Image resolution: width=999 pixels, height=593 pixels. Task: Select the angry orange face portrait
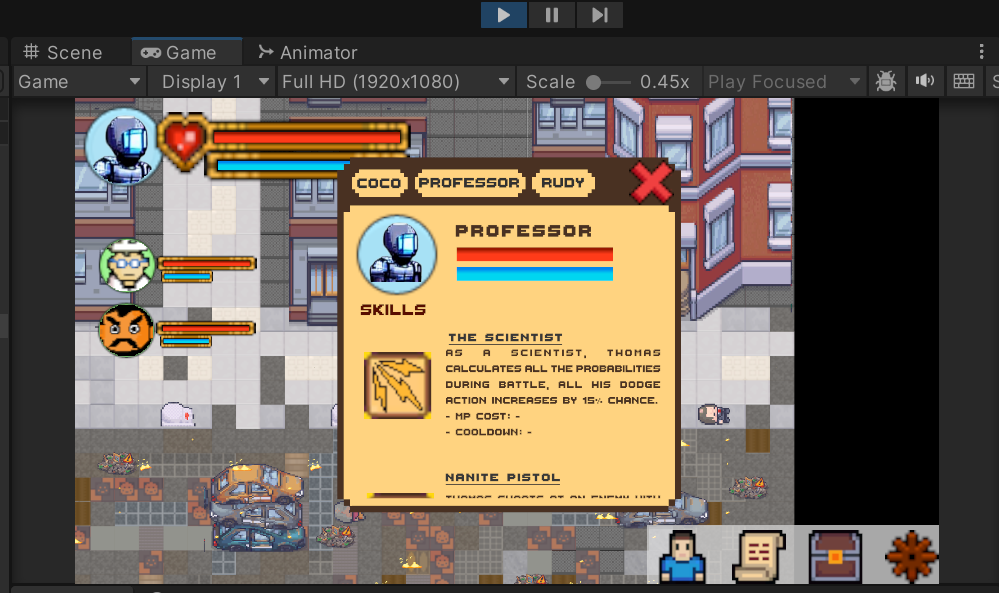126,330
